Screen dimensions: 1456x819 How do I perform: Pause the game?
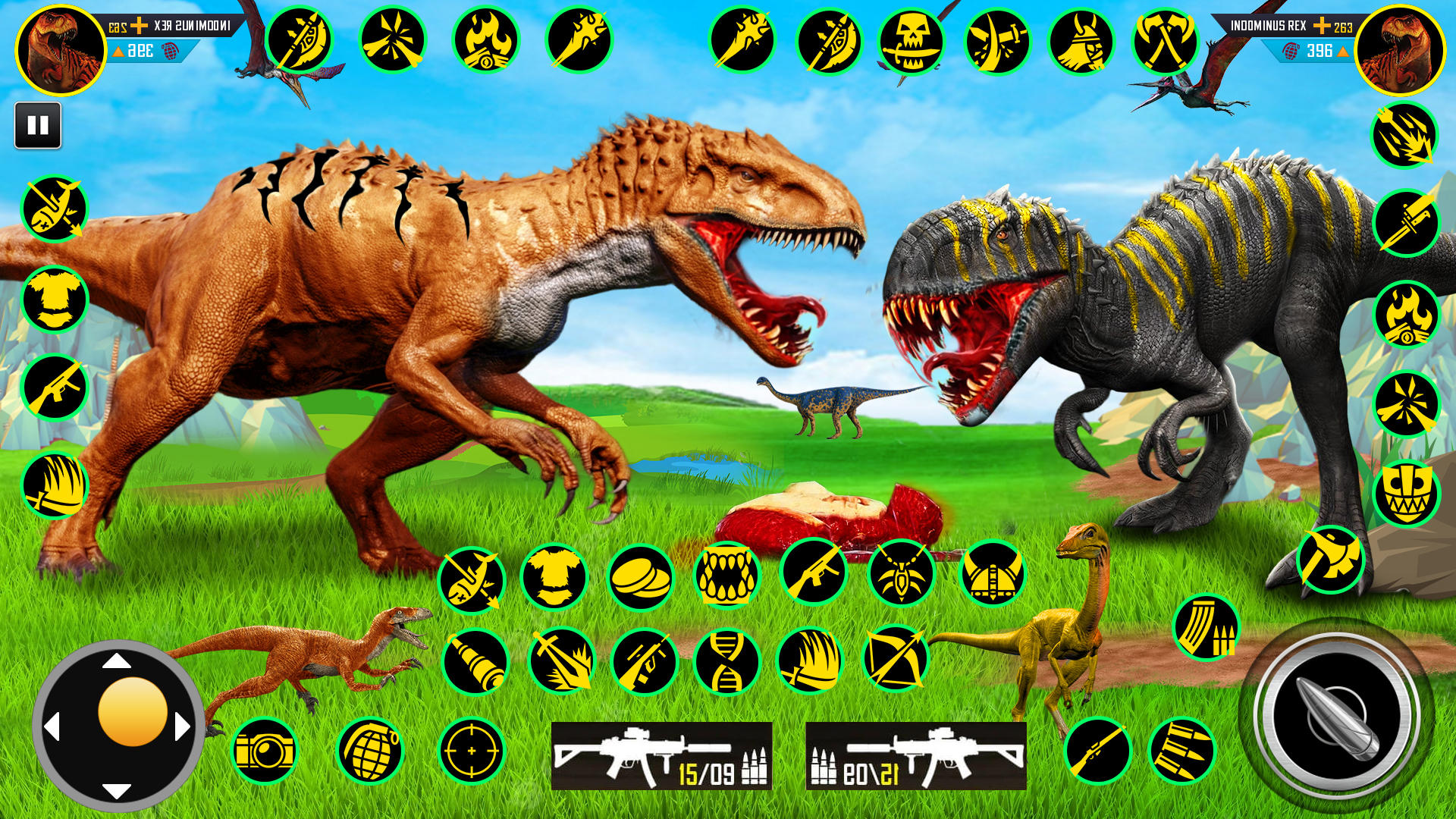[39, 124]
